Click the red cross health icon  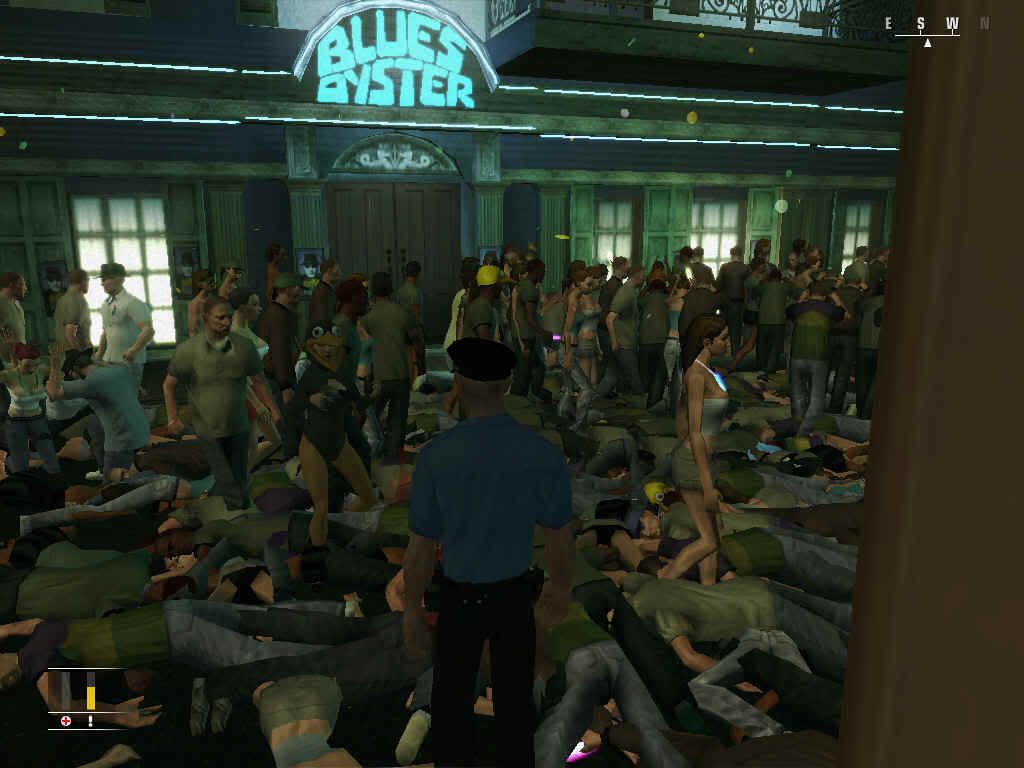(x=66, y=720)
